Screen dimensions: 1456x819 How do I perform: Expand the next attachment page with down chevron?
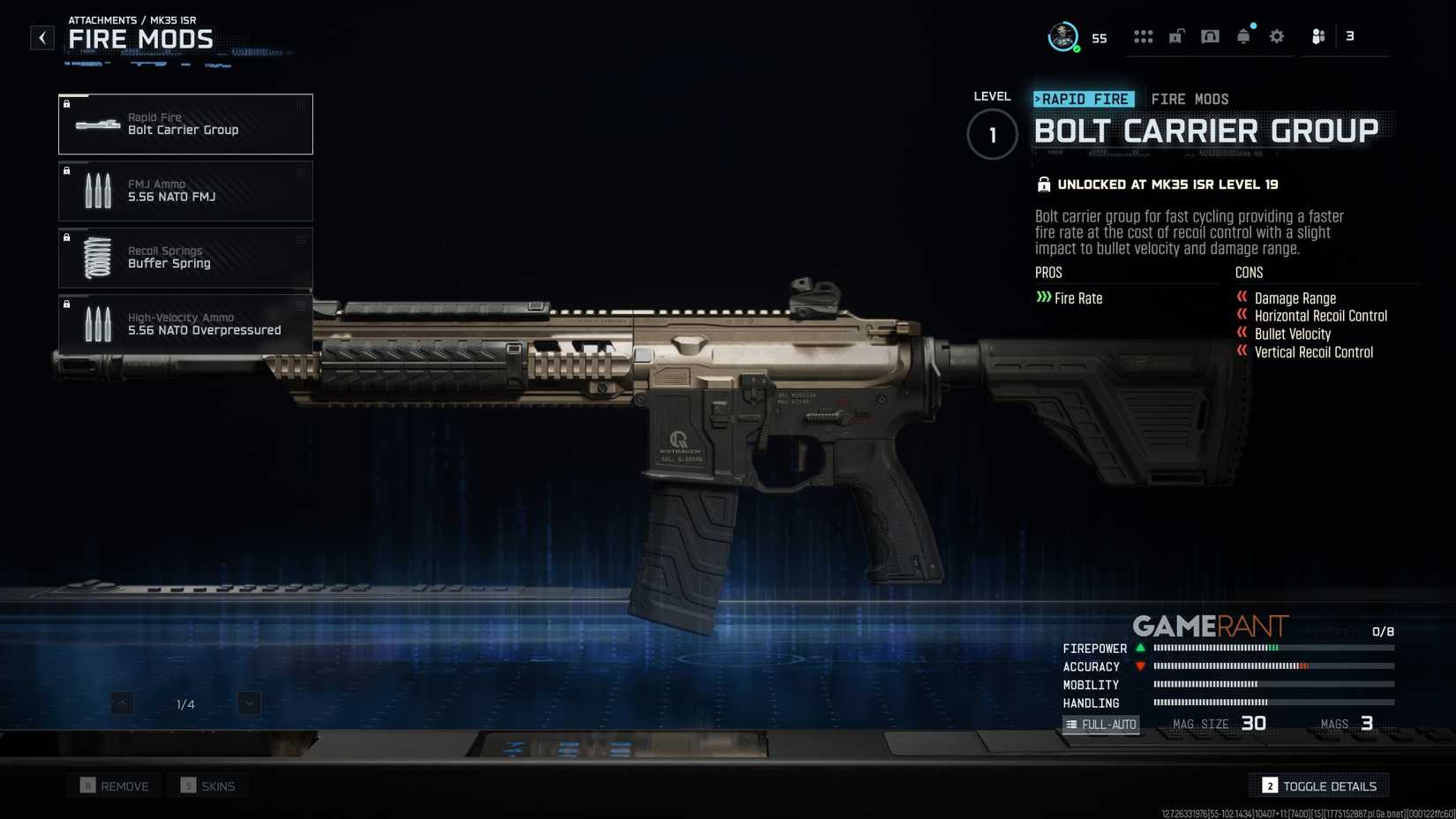point(248,703)
